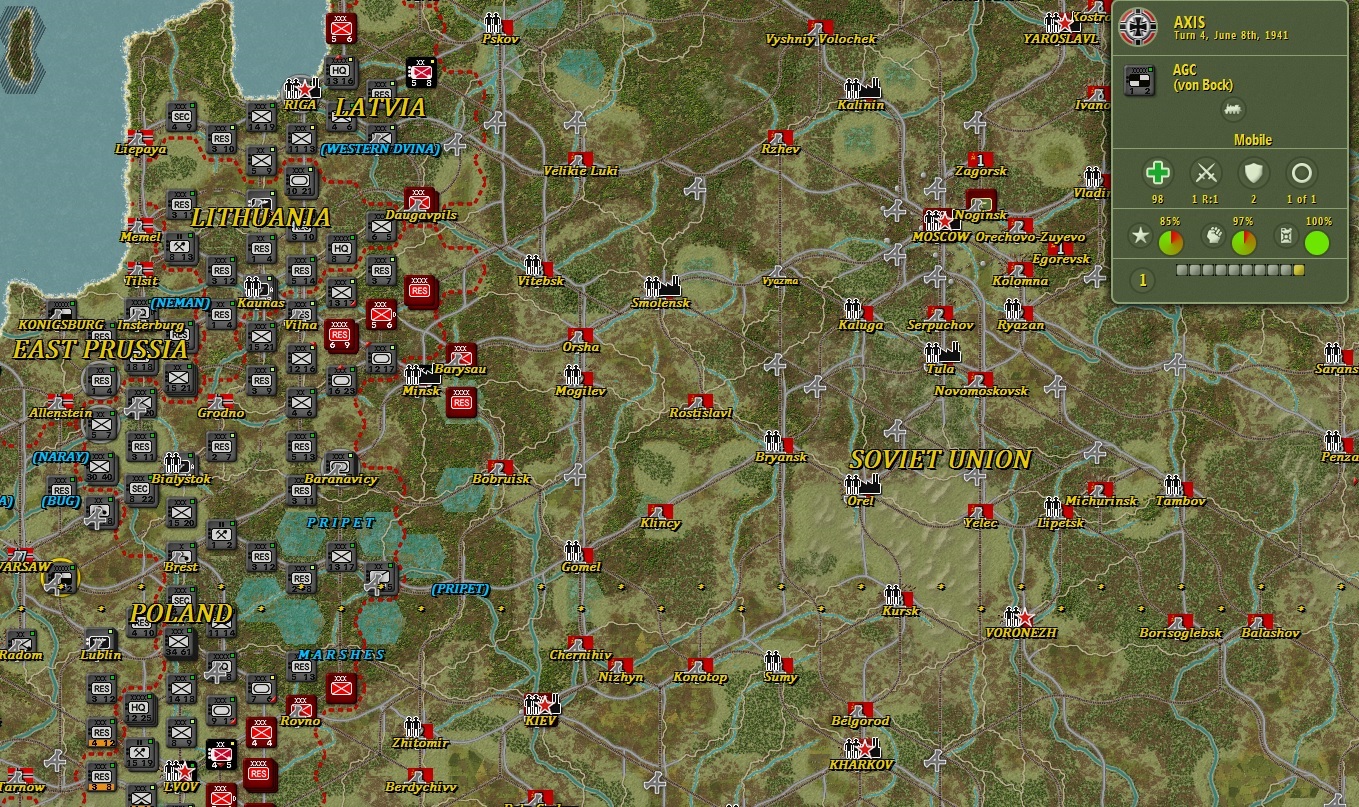Click the shield defense icon in unit panel
Viewport: 1359px width, 807px height.
click(1254, 172)
